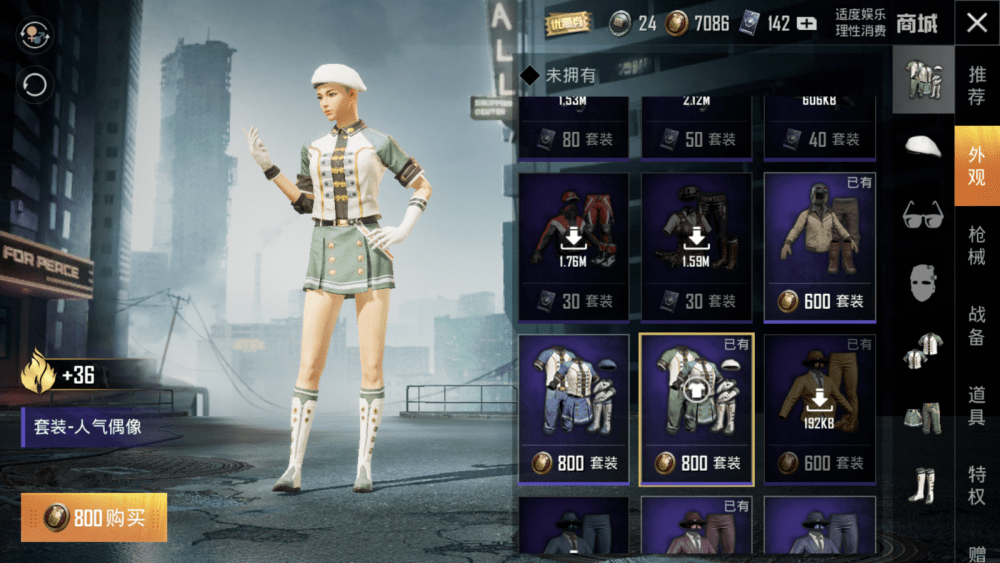Select the face mask category icon

coord(923,284)
